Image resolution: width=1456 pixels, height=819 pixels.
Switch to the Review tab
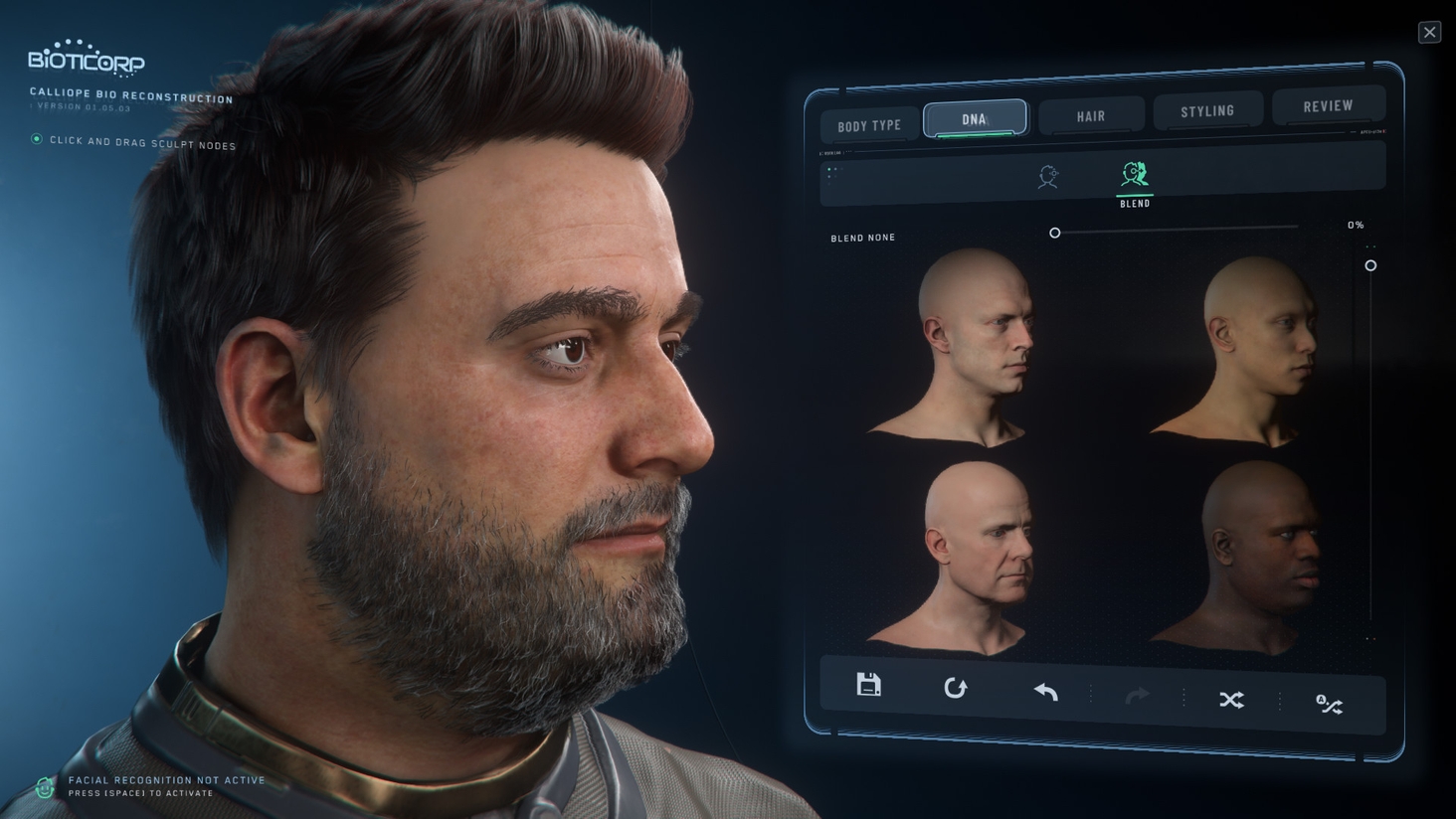coord(1328,104)
